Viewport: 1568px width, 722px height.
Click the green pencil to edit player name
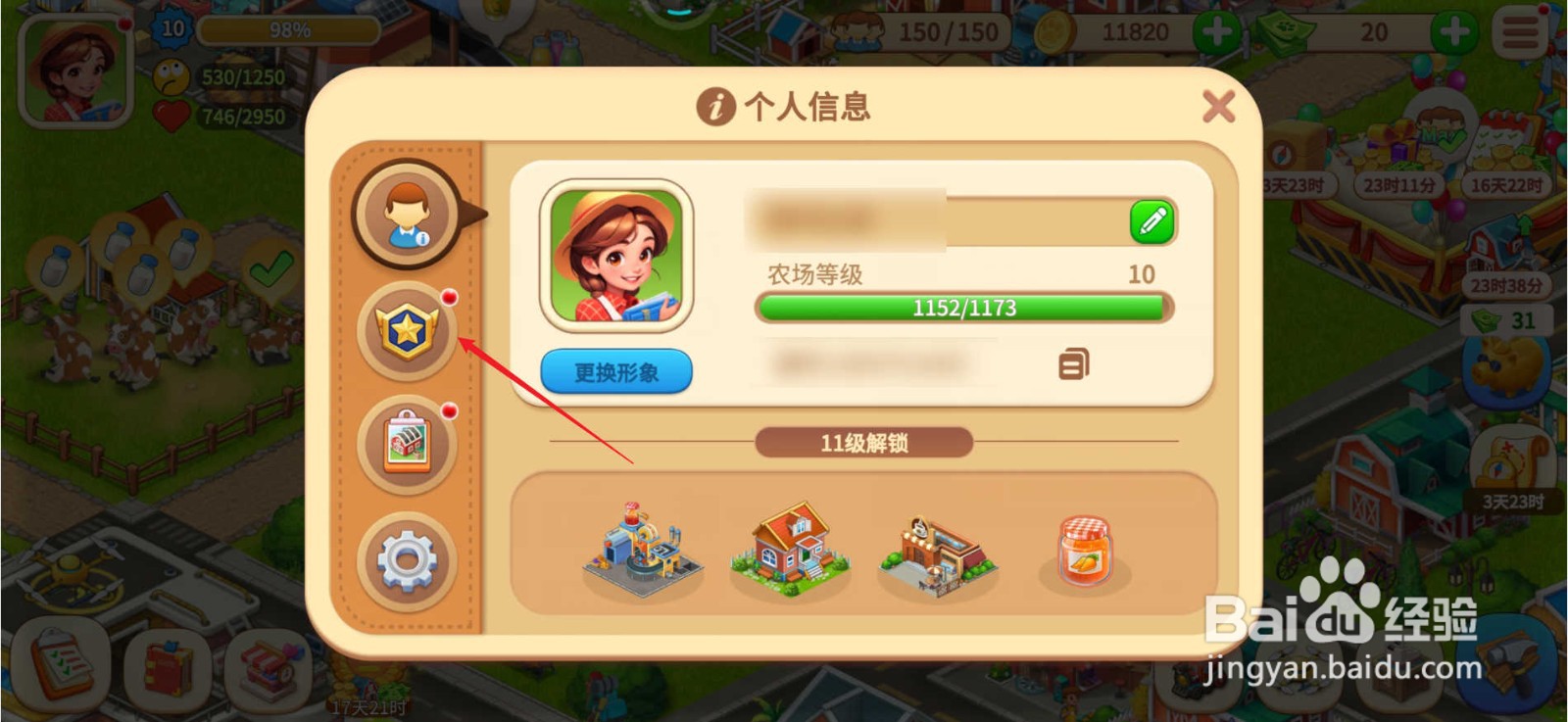click(1151, 221)
